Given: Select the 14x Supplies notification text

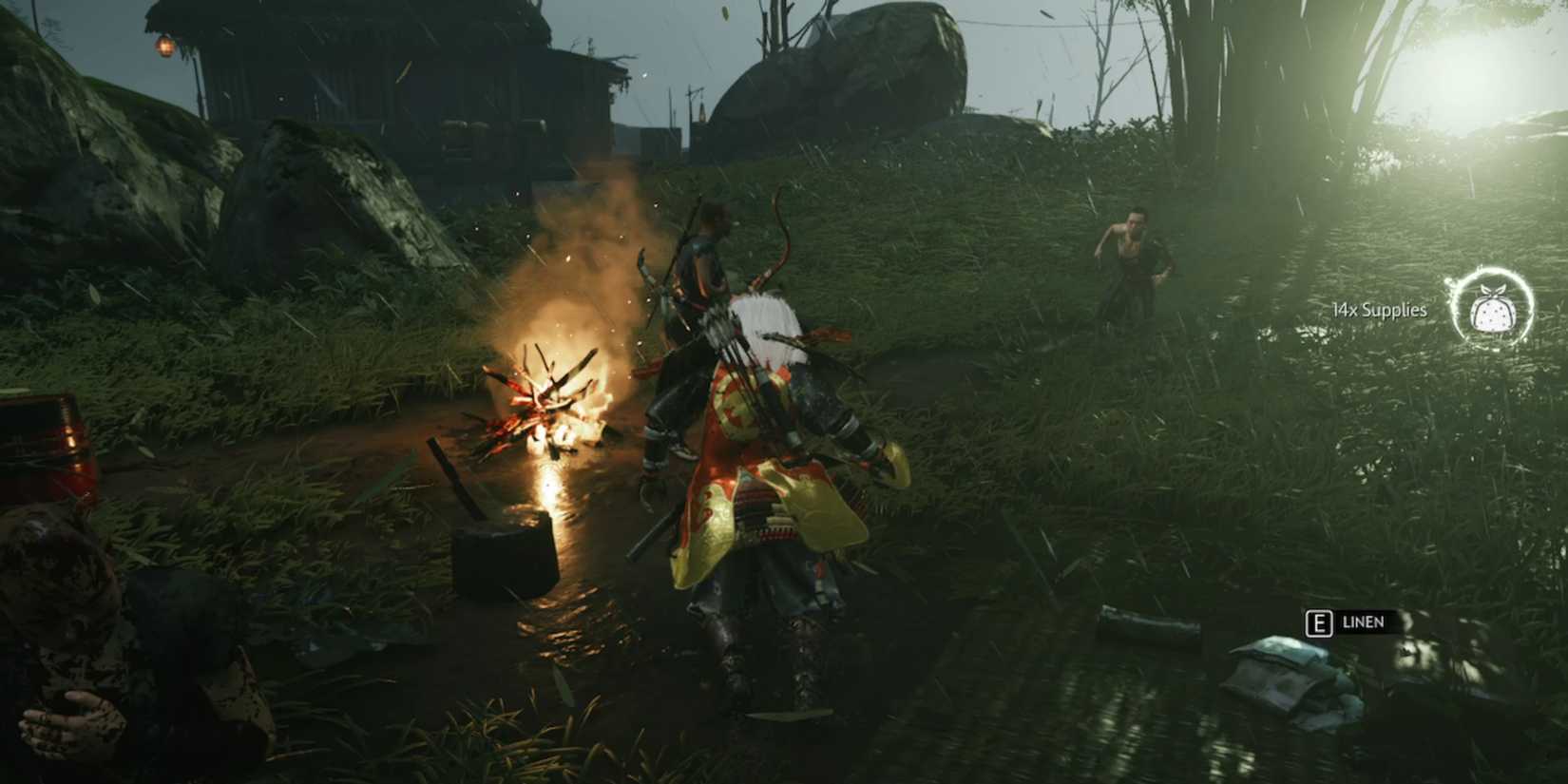Looking at the screenshot, I should click(x=1378, y=310).
